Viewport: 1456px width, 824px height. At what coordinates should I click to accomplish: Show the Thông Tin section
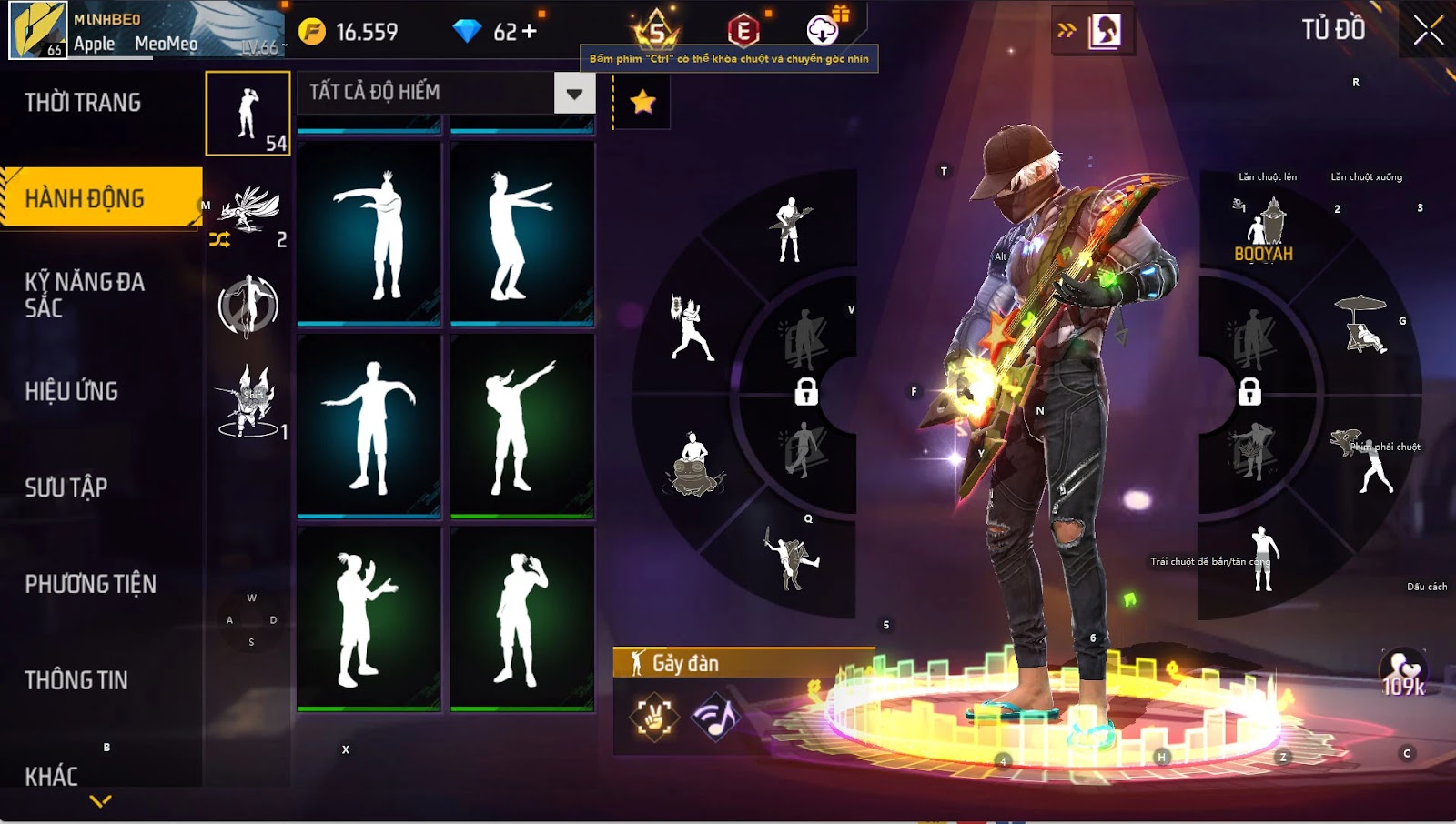pos(76,680)
